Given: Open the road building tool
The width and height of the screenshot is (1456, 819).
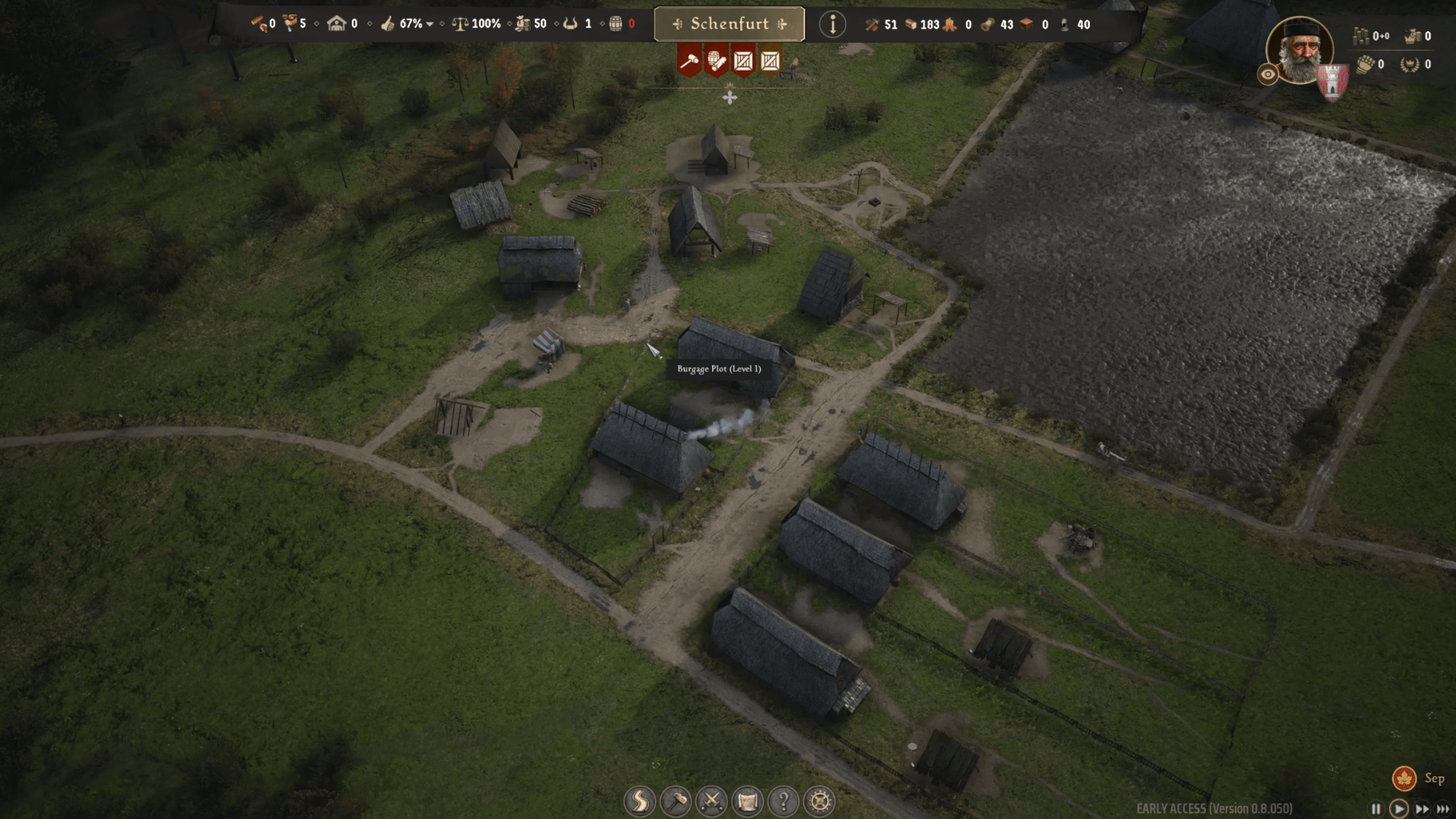Looking at the screenshot, I should [x=639, y=801].
